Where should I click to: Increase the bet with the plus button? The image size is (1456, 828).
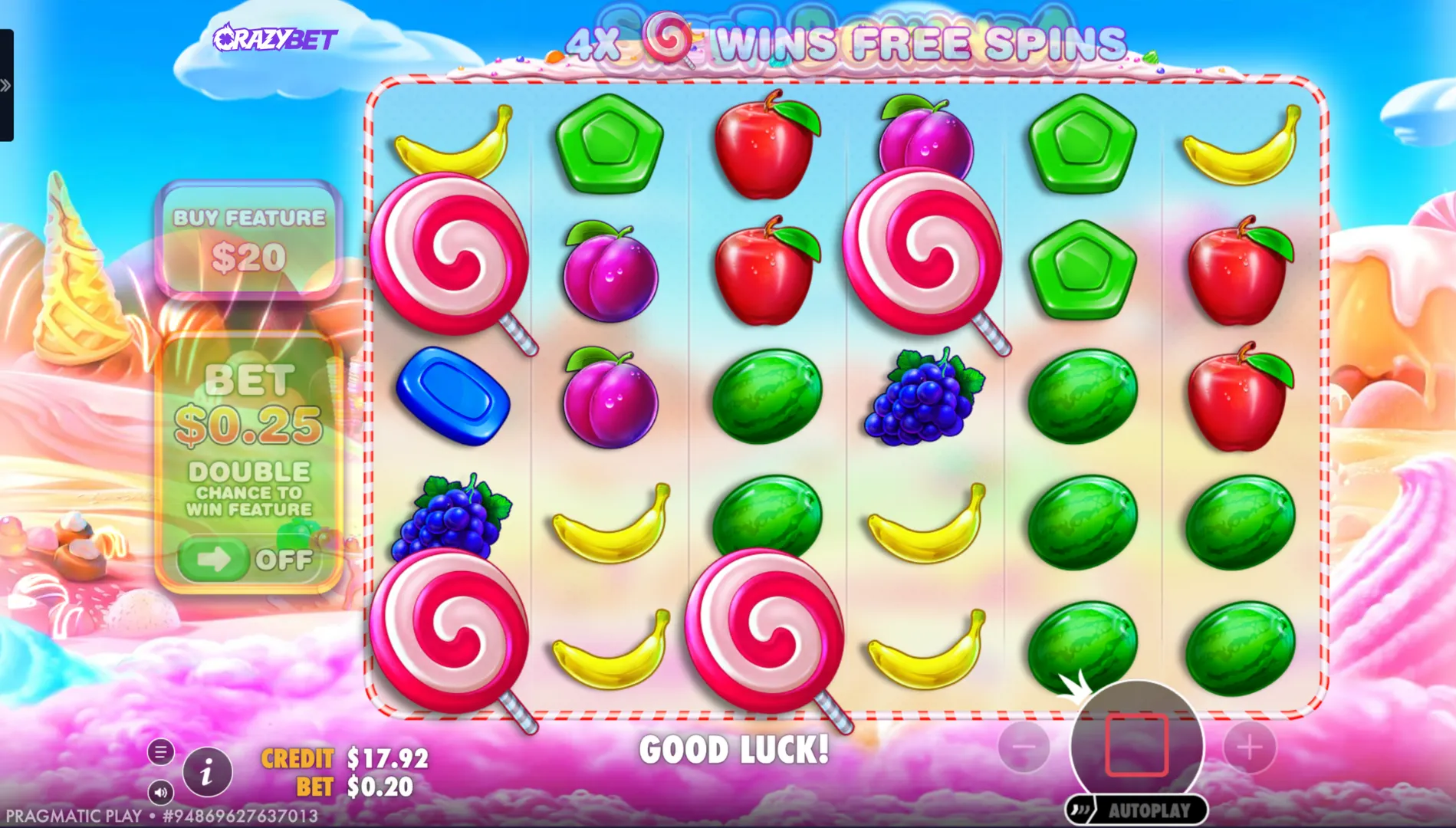click(x=1249, y=746)
